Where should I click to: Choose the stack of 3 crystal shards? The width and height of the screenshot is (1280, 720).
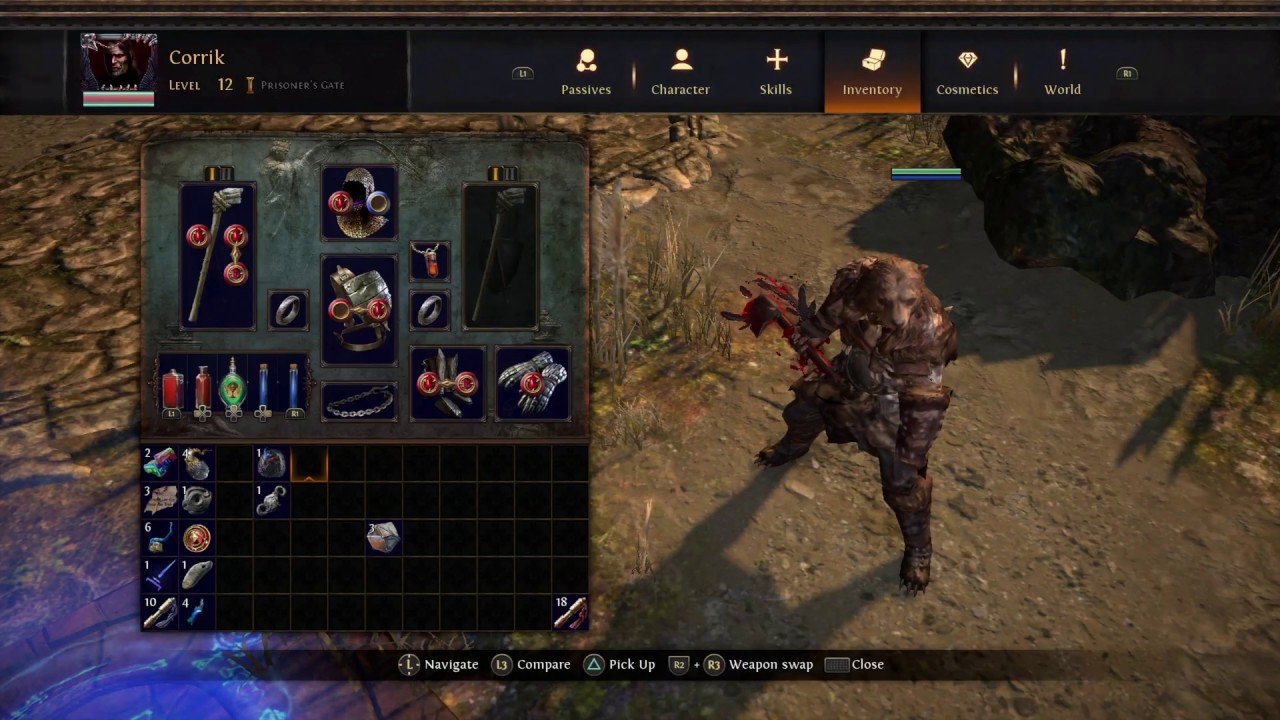383,537
